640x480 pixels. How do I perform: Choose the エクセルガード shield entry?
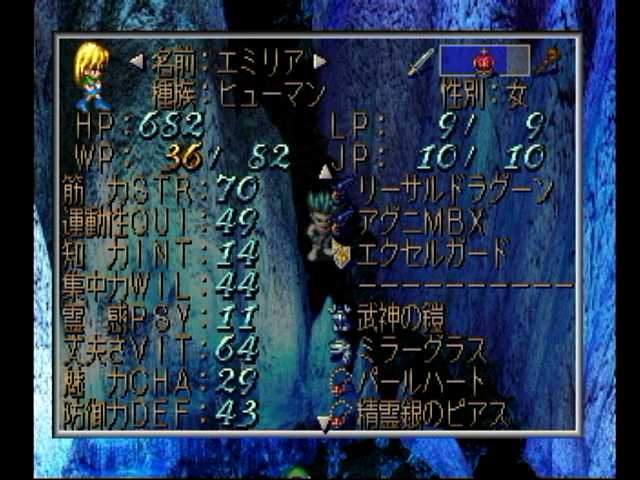coord(432,250)
